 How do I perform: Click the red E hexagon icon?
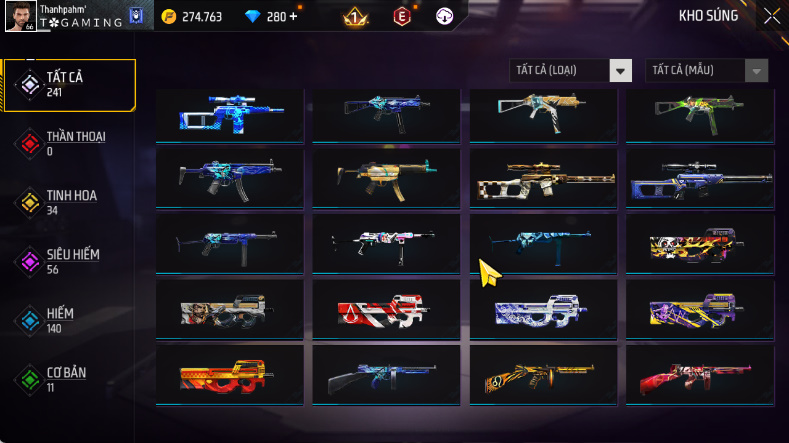point(400,16)
